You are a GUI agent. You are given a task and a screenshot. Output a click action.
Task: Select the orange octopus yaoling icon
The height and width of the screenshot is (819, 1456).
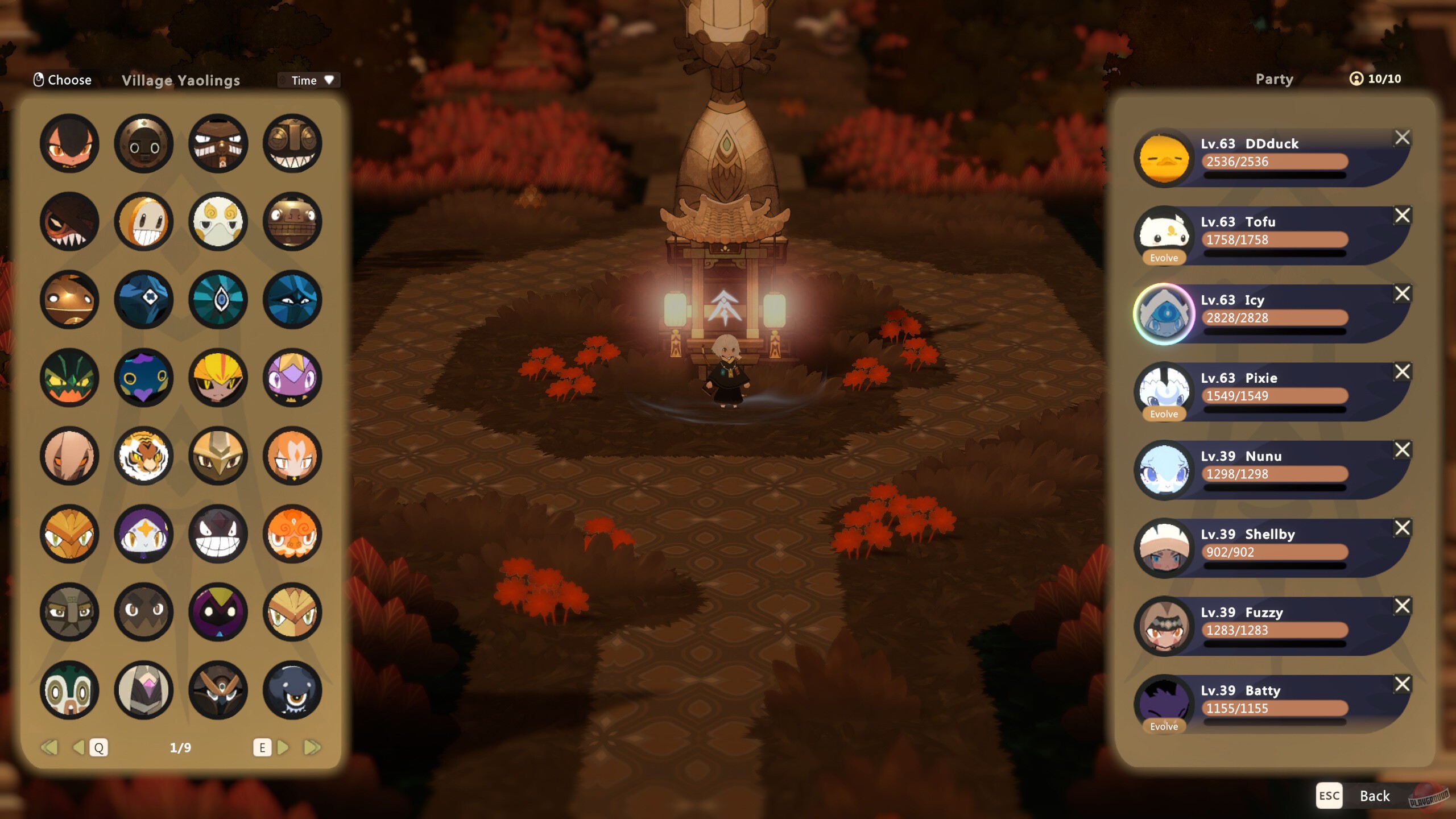tap(292, 533)
